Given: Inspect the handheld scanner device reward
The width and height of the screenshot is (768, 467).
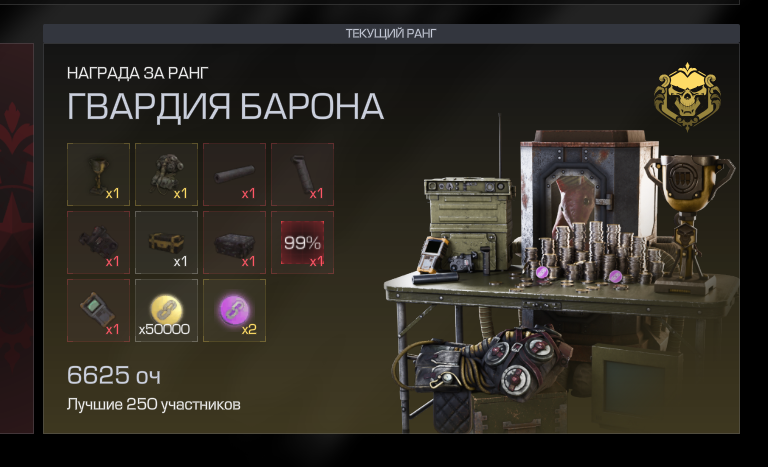Looking at the screenshot, I should point(98,310).
